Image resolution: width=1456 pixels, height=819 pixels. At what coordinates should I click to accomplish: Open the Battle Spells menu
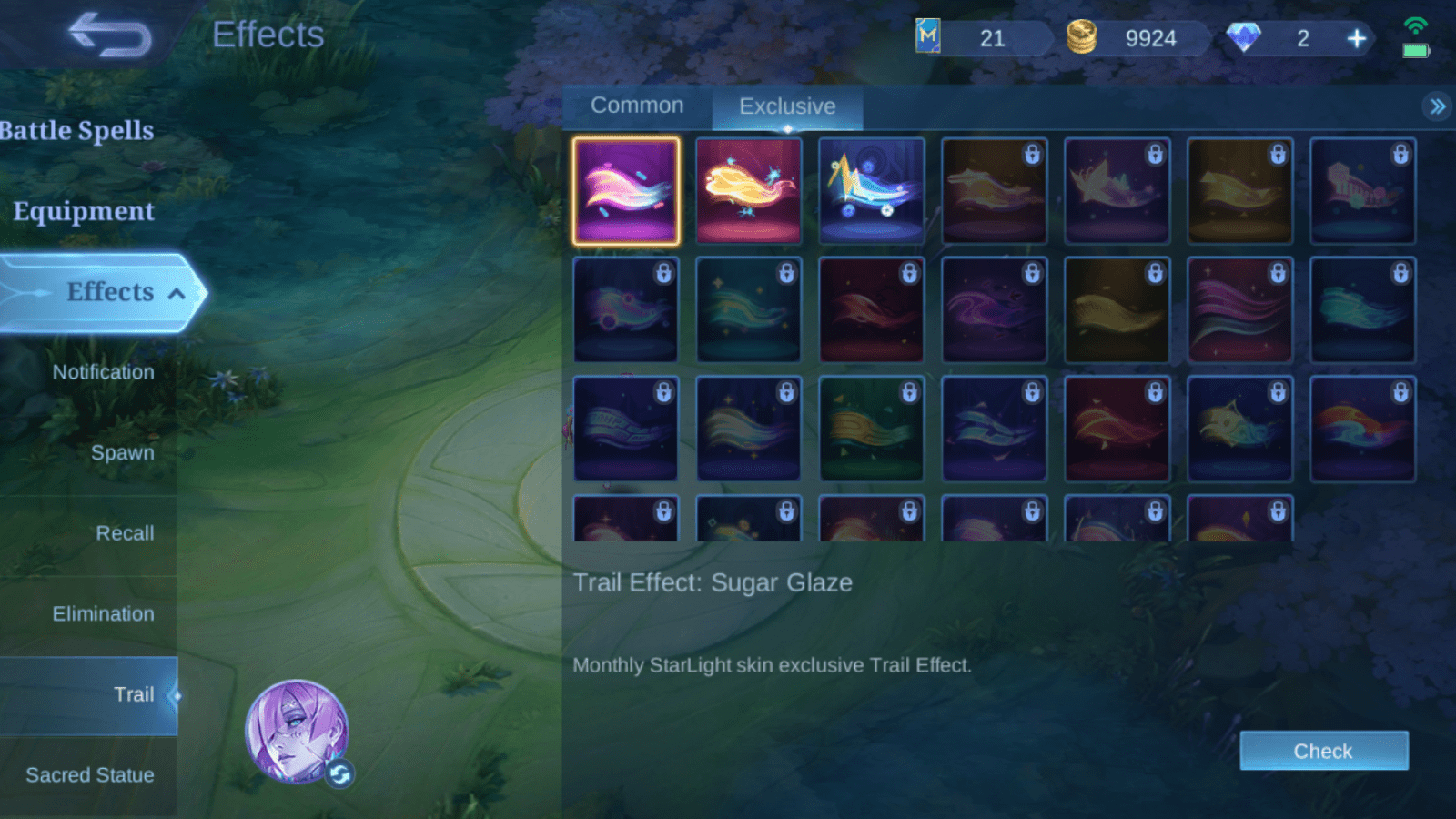77,131
